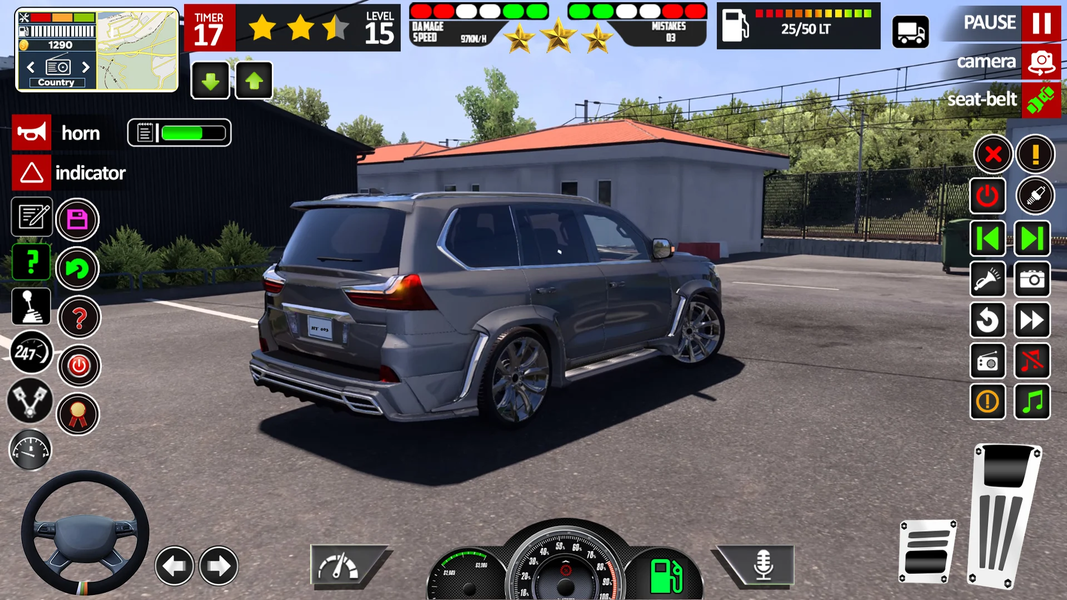Step on the accelerator pedal
Viewport: 1067px width, 600px height.
tap(1004, 517)
